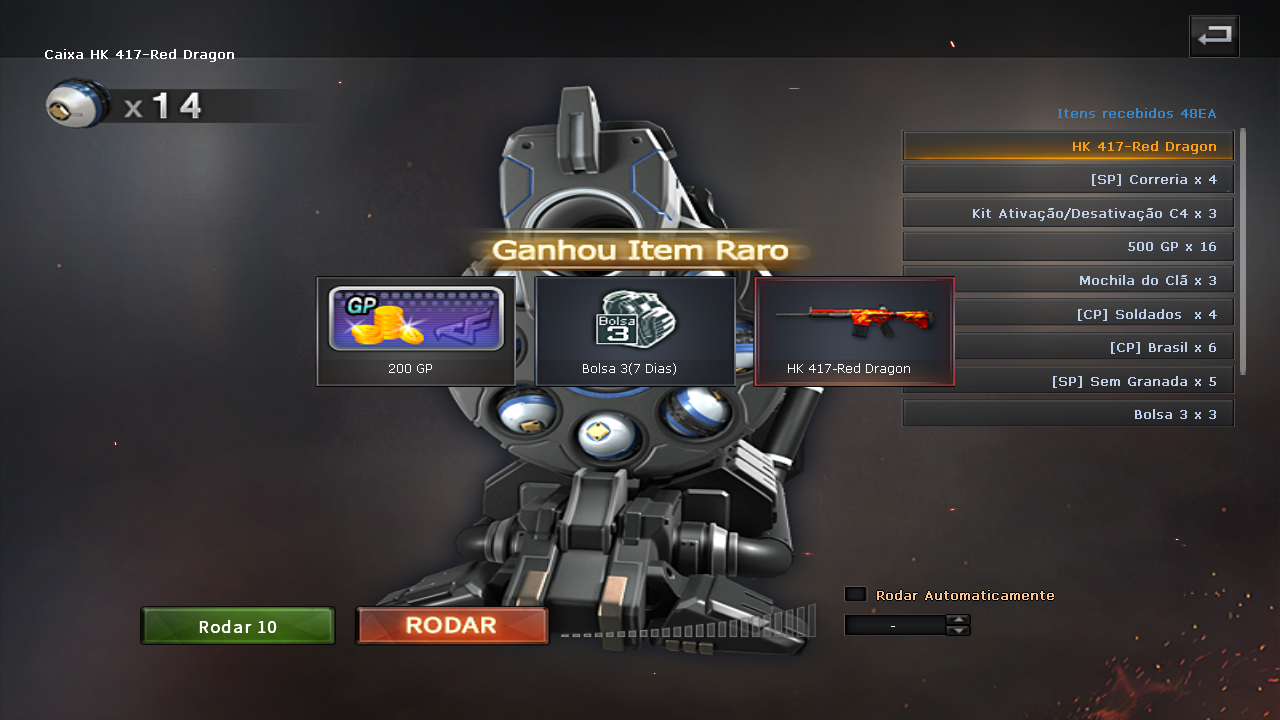This screenshot has width=1280, height=720.
Task: Choose HK 417-Red Dragon in received items list
Action: coord(1068,146)
